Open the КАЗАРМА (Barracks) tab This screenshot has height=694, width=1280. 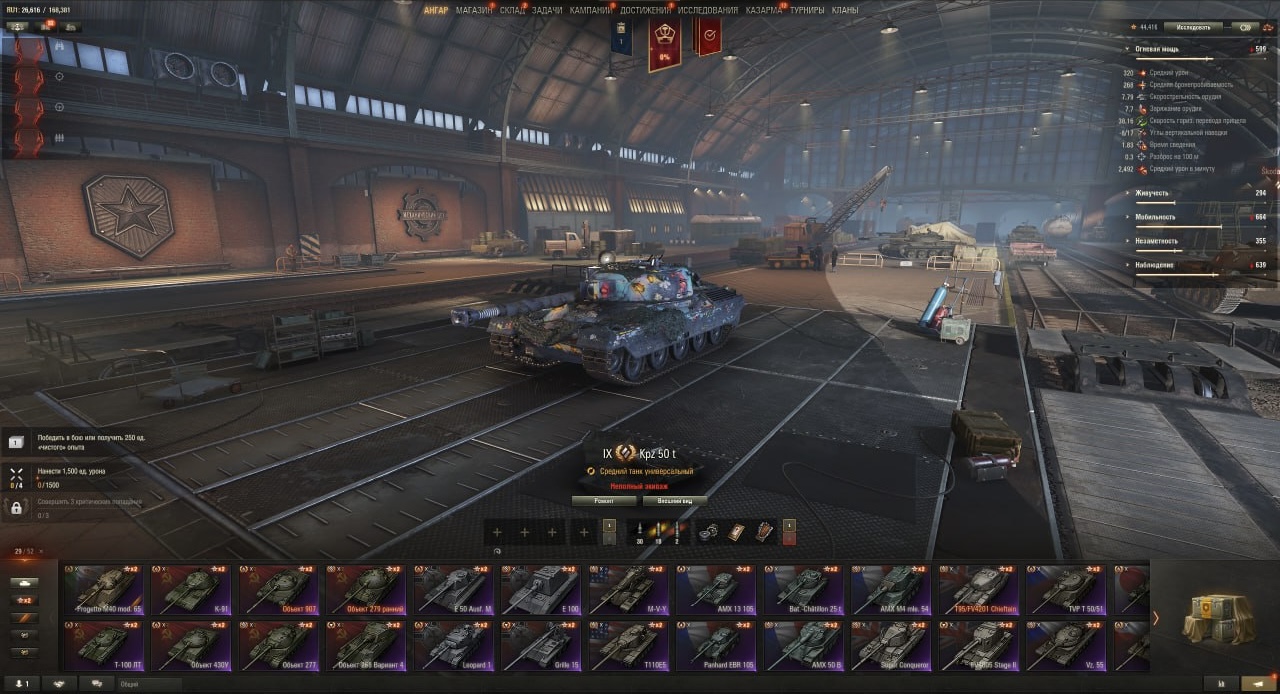[764, 10]
